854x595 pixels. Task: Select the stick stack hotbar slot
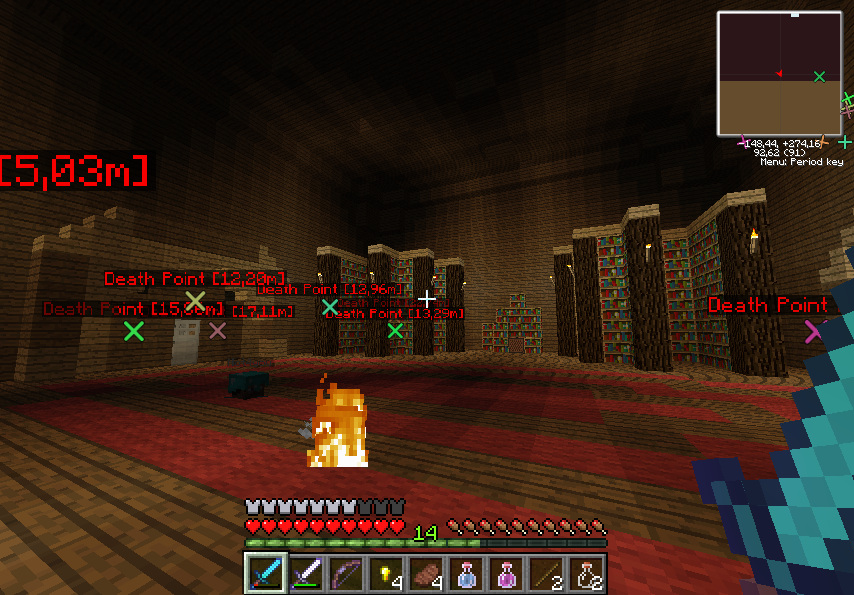point(546,573)
